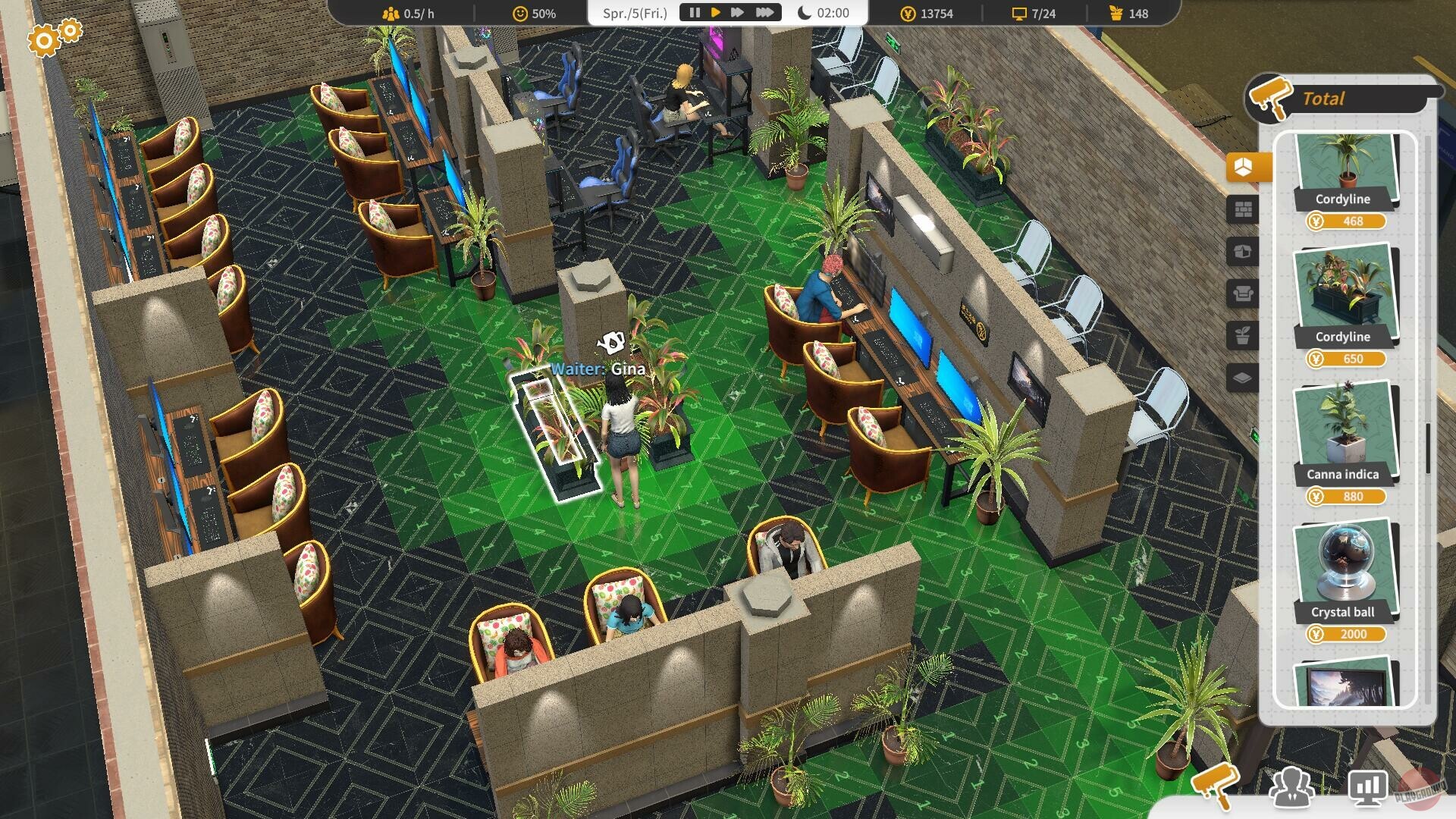Screen dimensions: 1456x819
Task: Click the customer satisfaction 50% indicator
Action: point(533,12)
